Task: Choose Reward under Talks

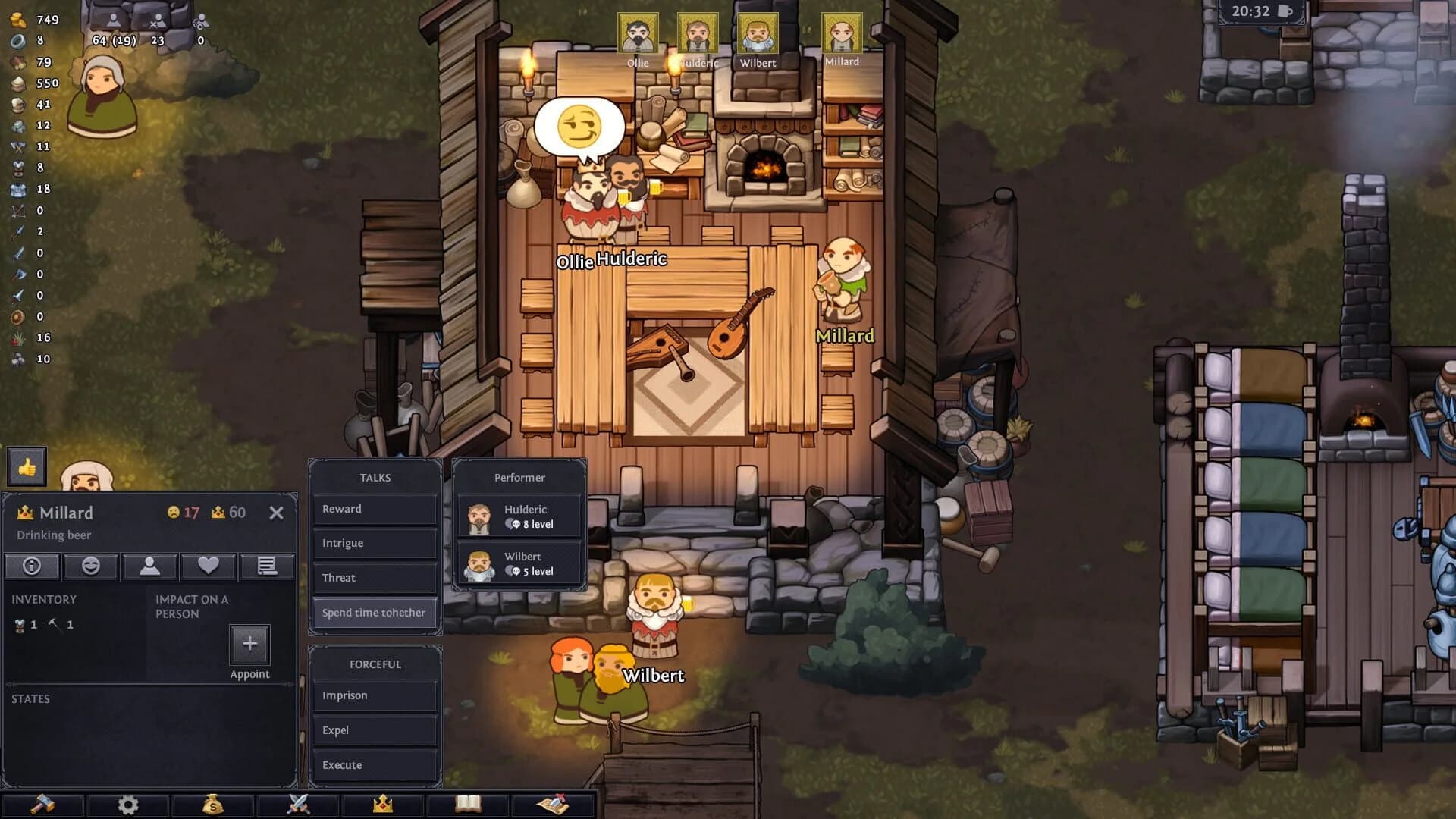Action: tap(374, 509)
